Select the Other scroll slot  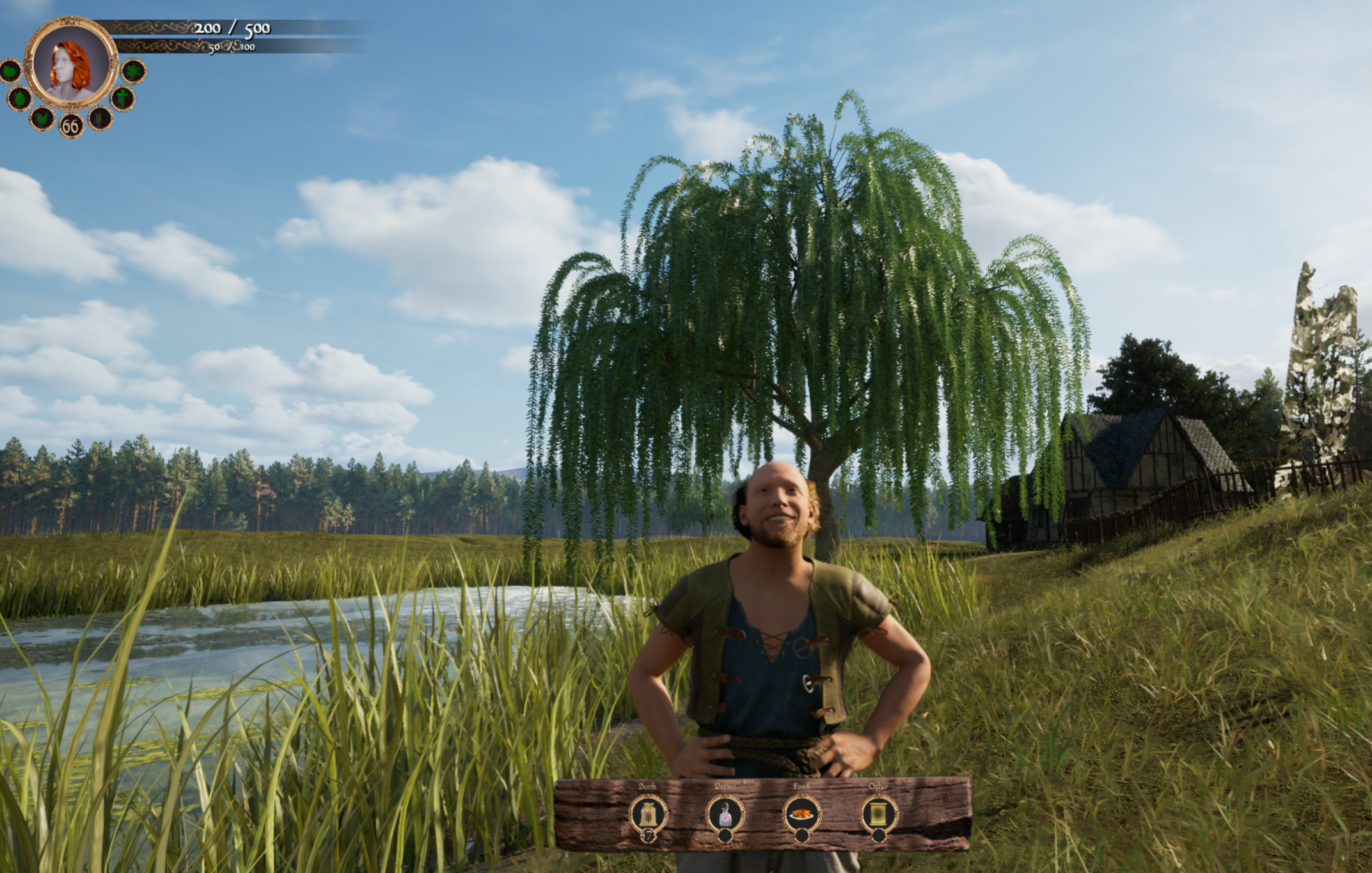pyautogui.click(x=878, y=814)
